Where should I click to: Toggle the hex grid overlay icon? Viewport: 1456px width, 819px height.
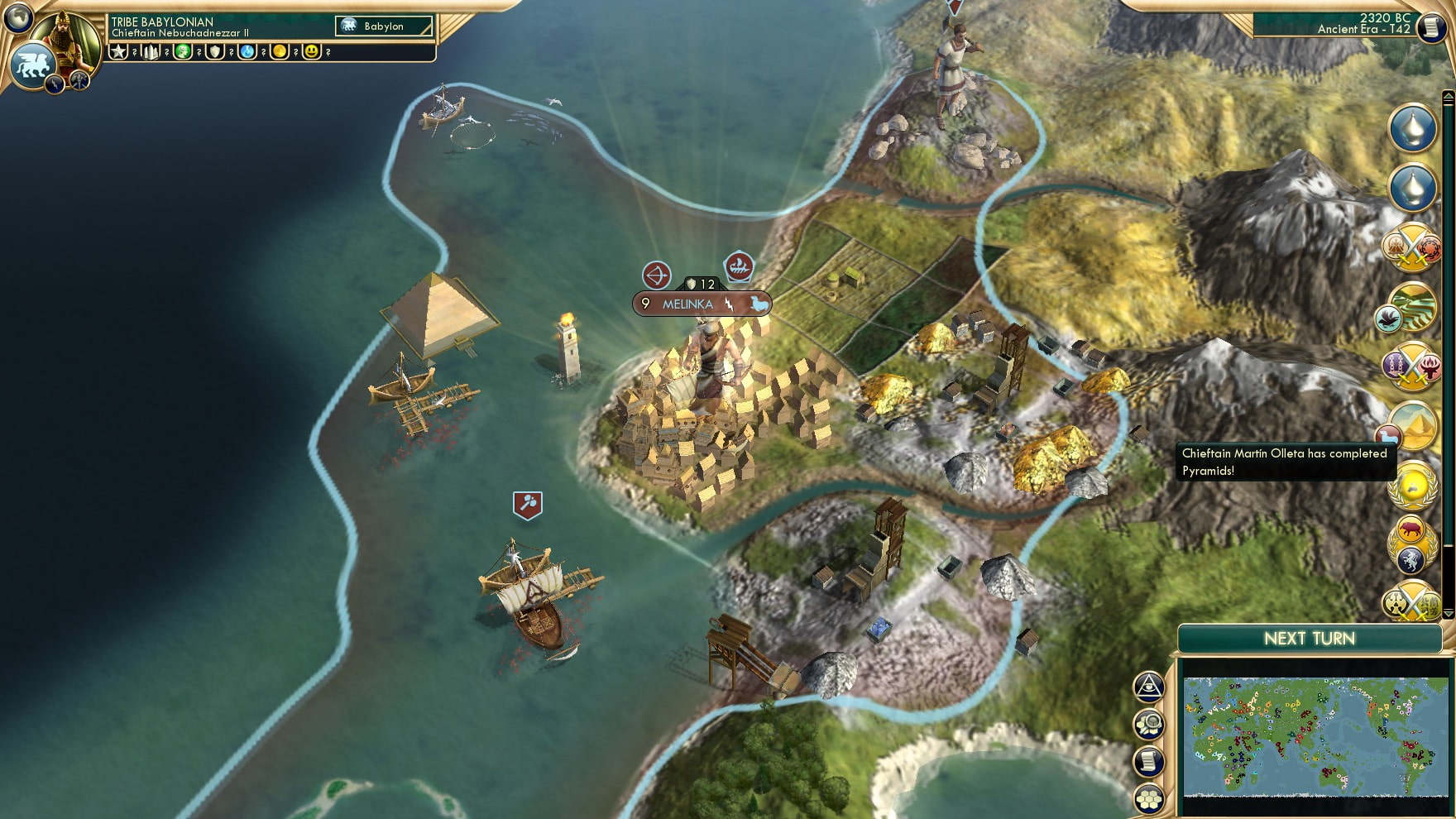click(1148, 796)
